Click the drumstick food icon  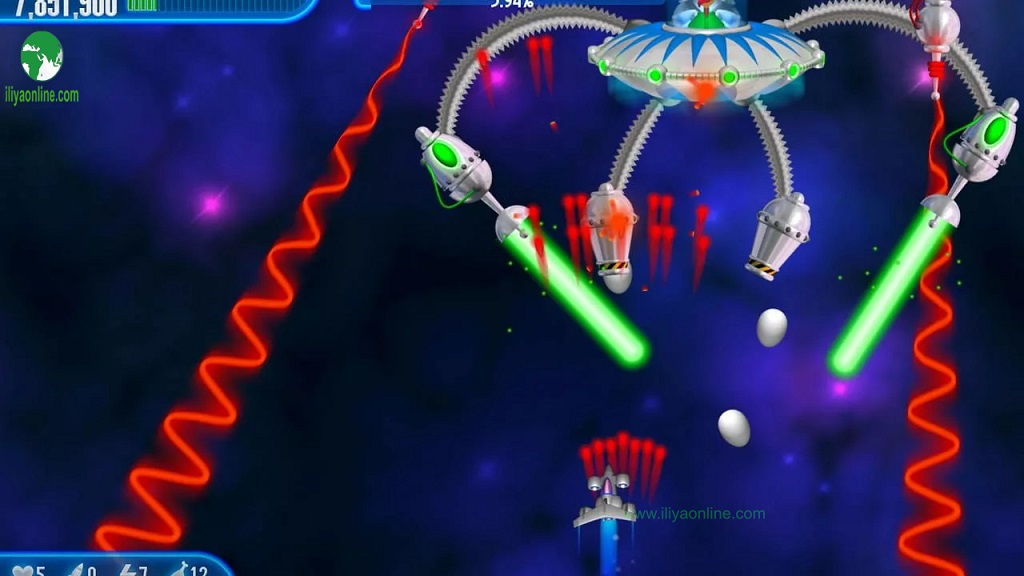178,571
